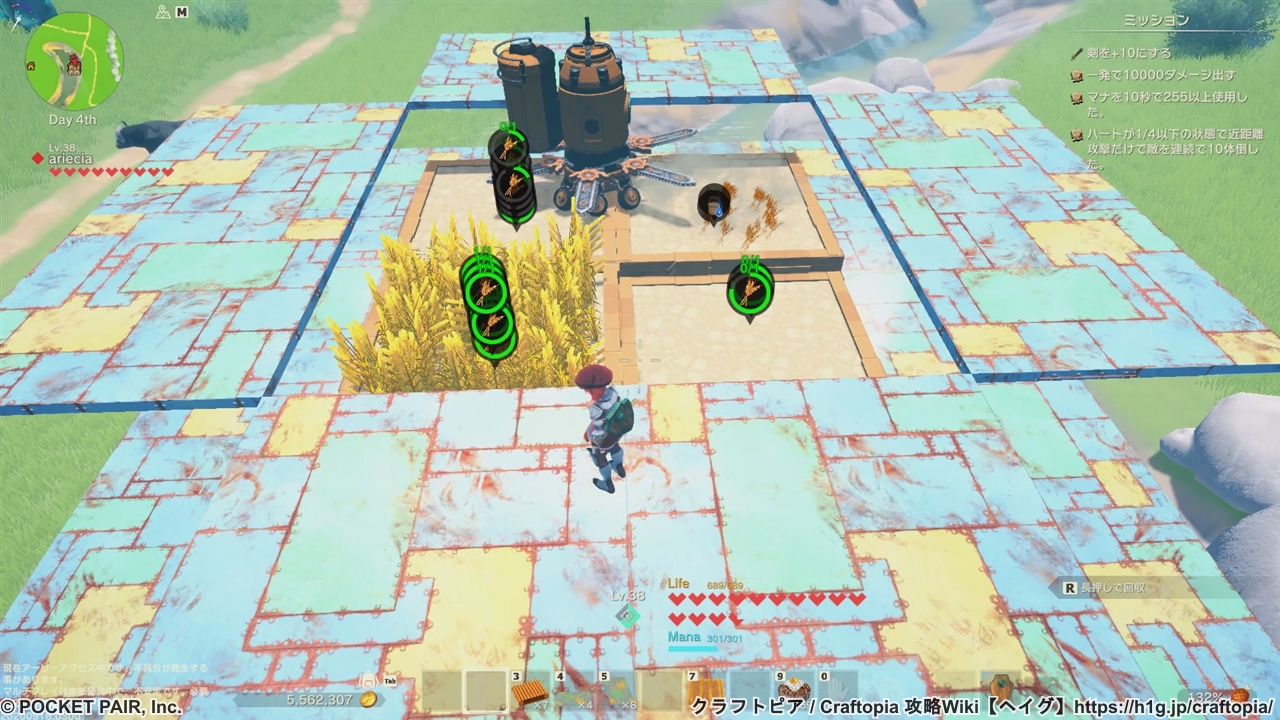This screenshot has height=720, width=1280.
Task: Select hotbar slot 9 cake item
Action: 794,690
